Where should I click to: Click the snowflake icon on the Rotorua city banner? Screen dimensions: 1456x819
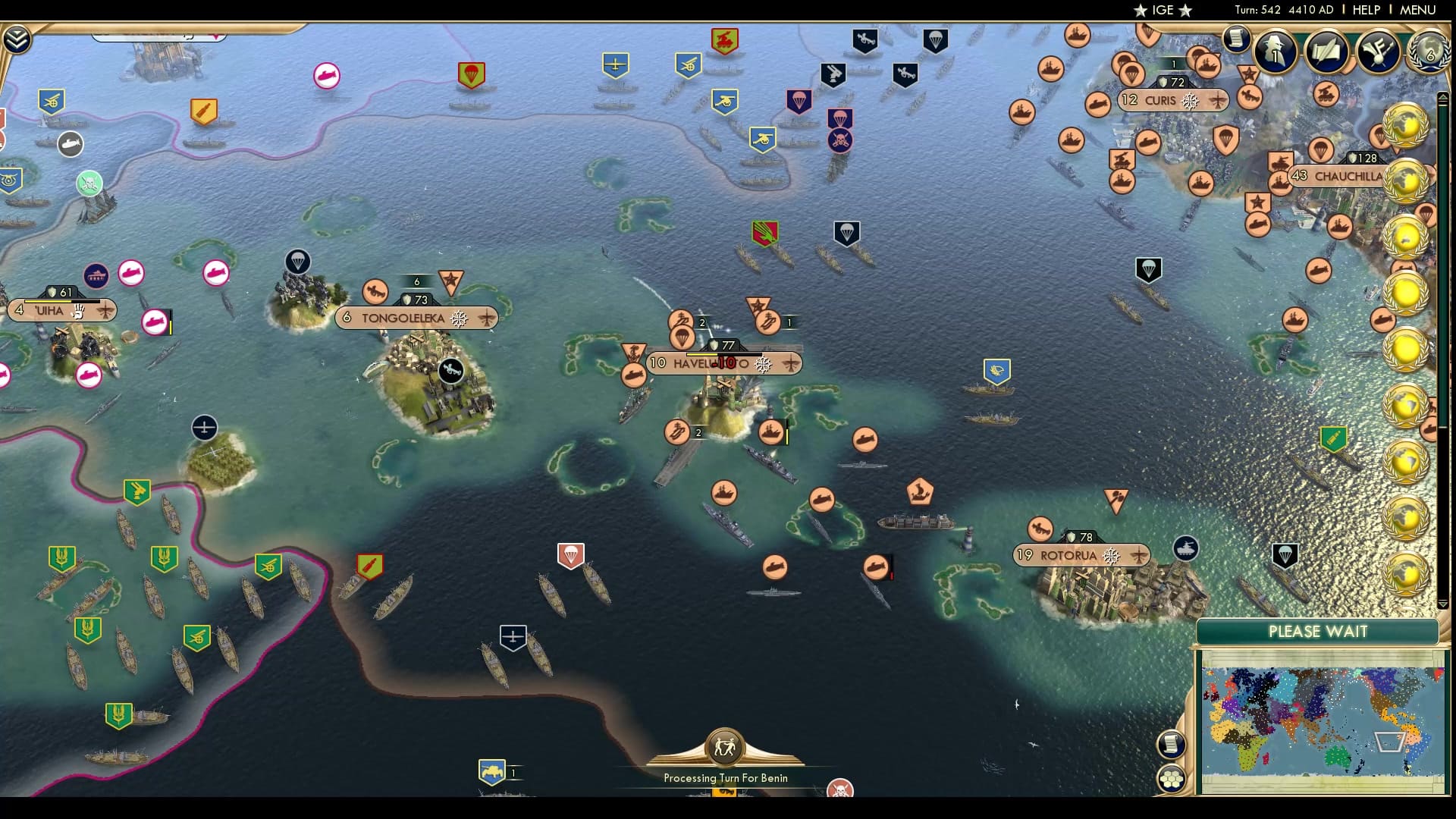tap(1111, 554)
